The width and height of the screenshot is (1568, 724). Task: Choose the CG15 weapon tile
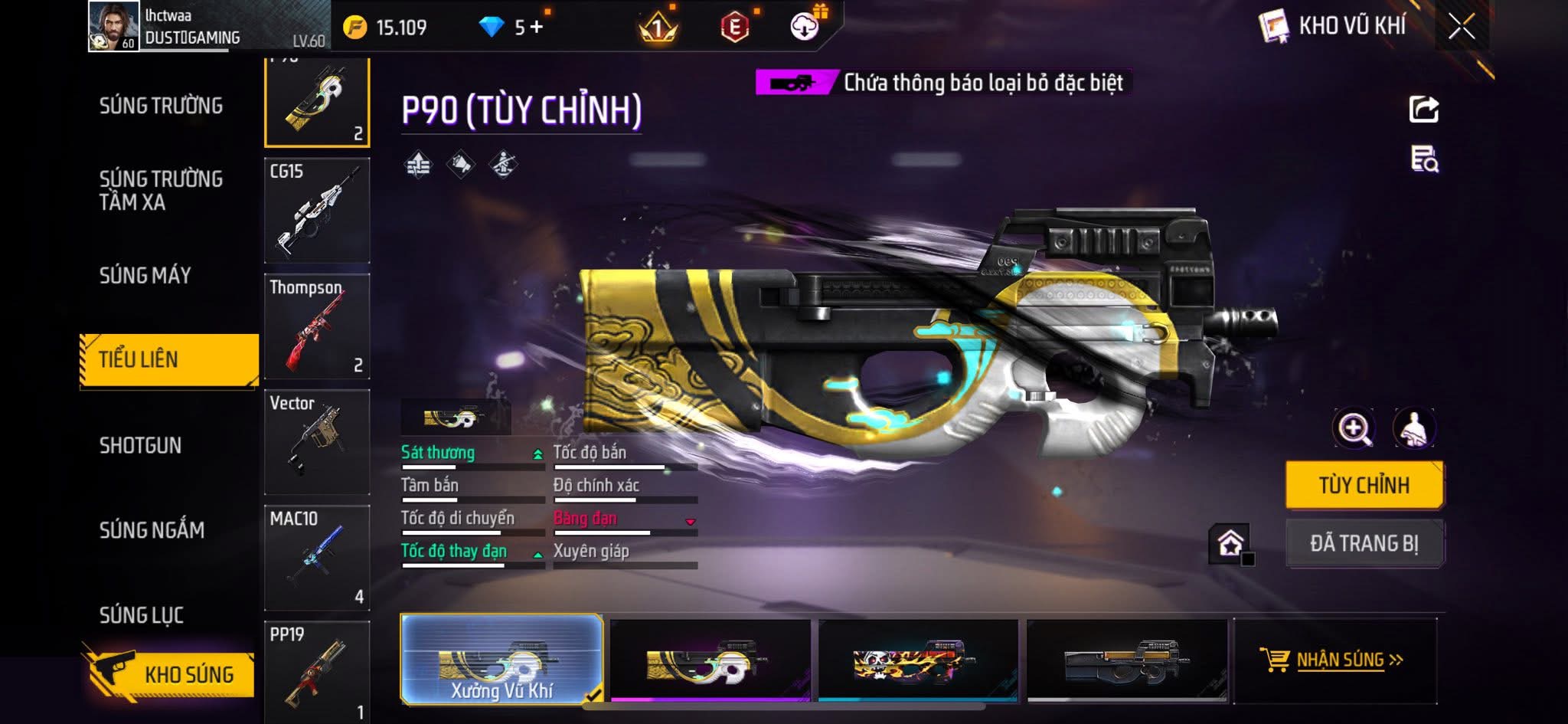click(317, 211)
